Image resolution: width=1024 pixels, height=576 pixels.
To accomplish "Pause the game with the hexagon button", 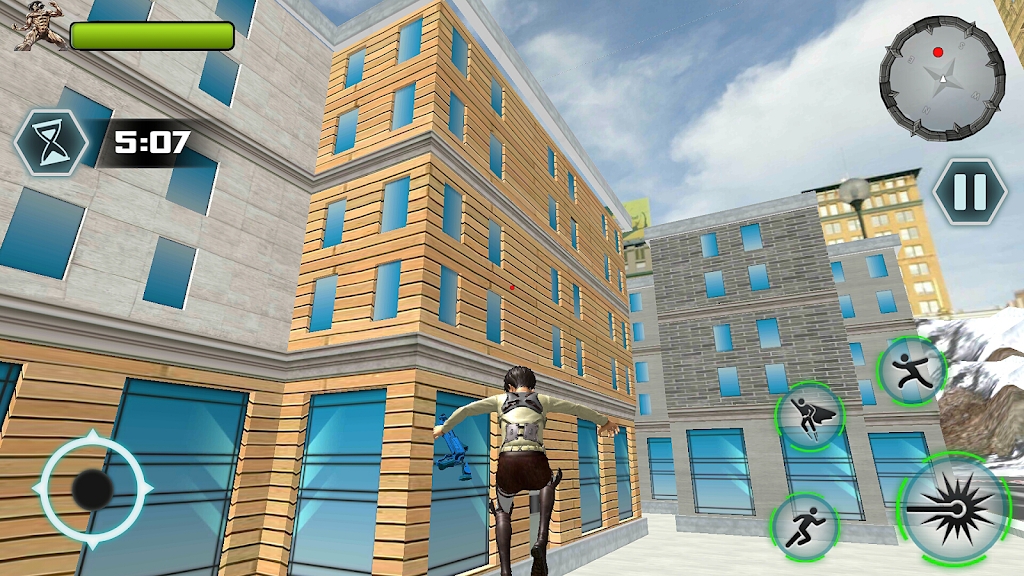I will click(x=969, y=191).
